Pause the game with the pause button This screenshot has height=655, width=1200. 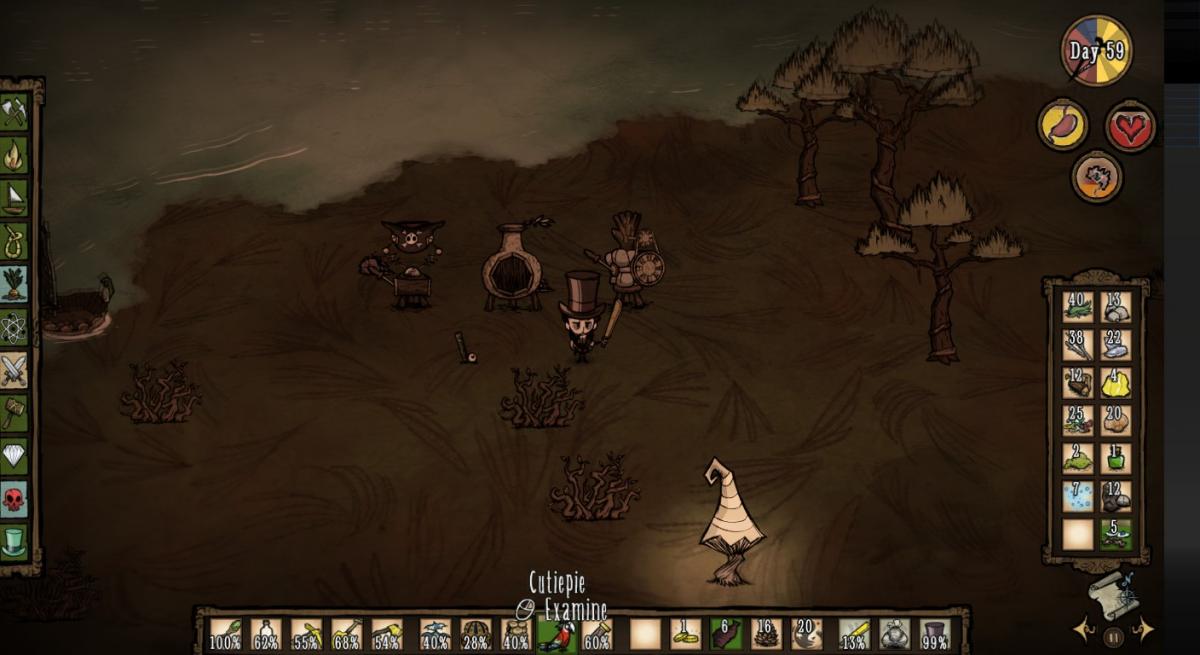(1114, 632)
